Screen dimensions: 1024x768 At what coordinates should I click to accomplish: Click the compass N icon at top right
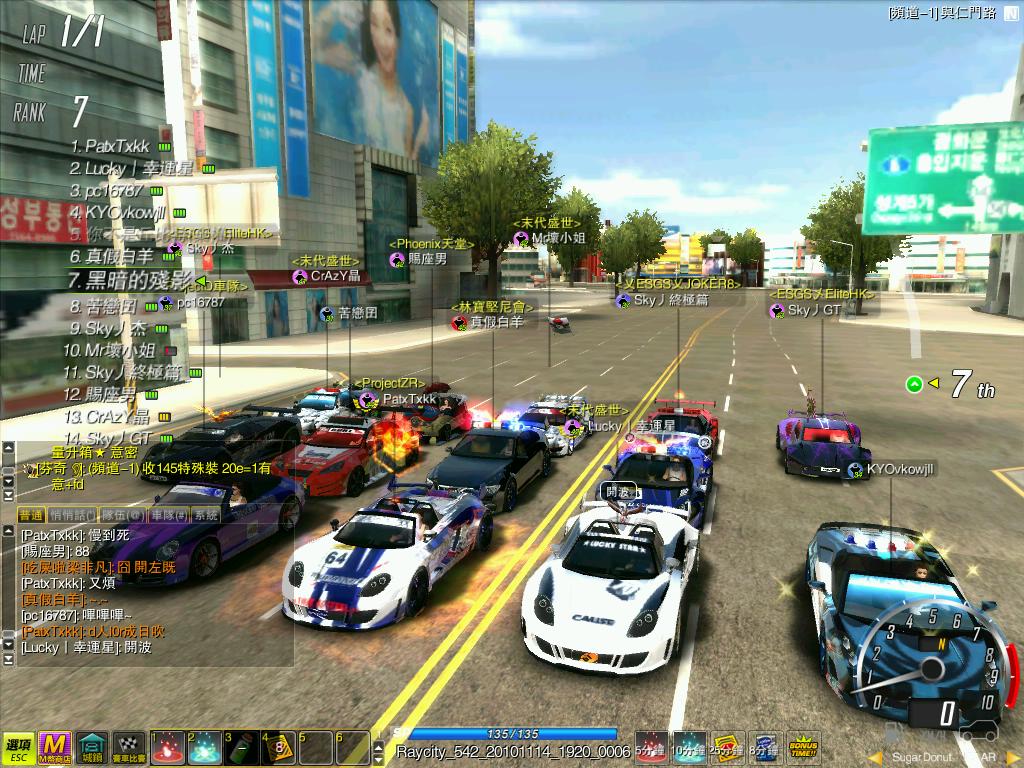[1010, 13]
